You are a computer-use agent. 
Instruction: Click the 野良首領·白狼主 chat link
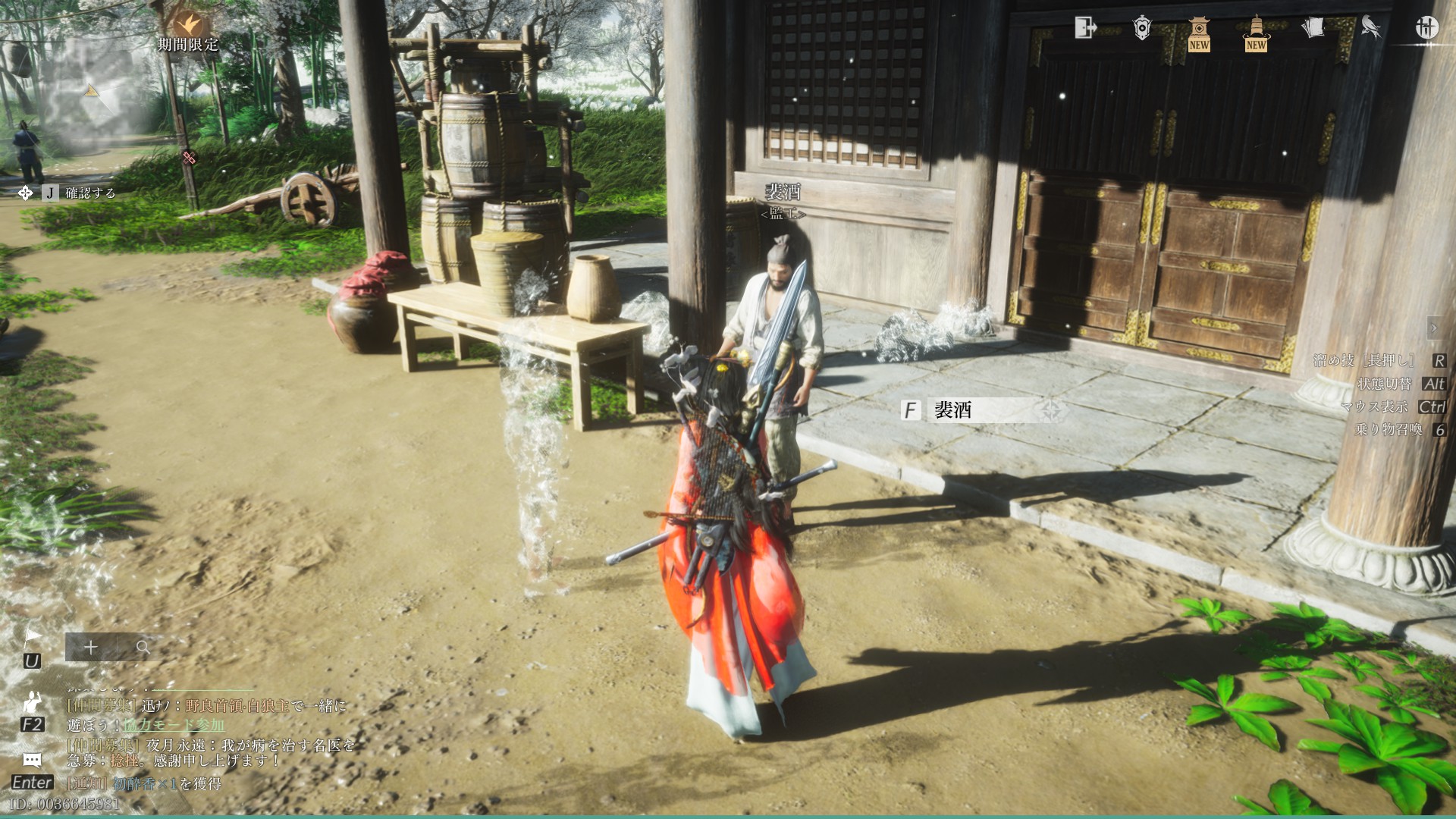click(237, 706)
